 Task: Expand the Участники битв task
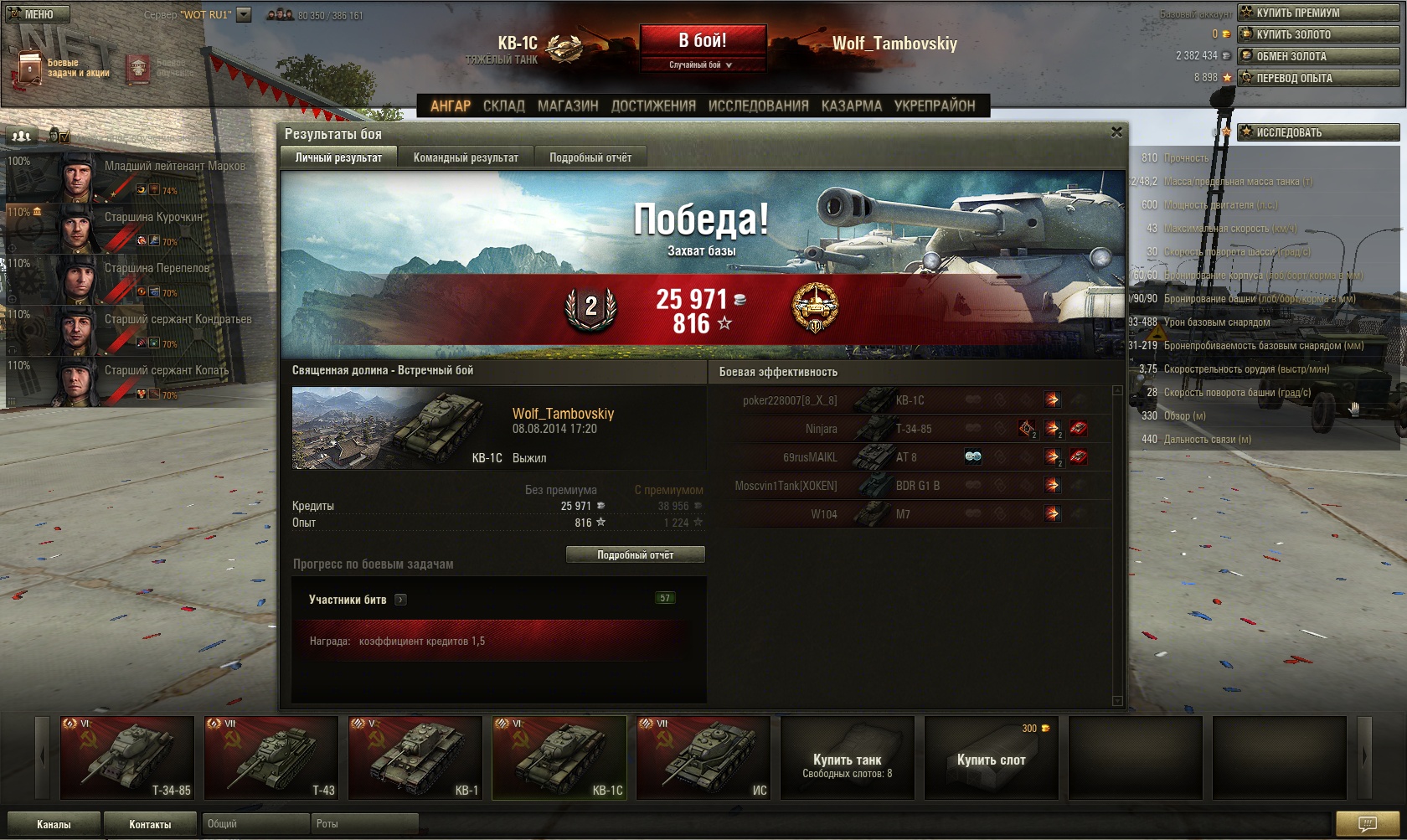pyautogui.click(x=400, y=600)
